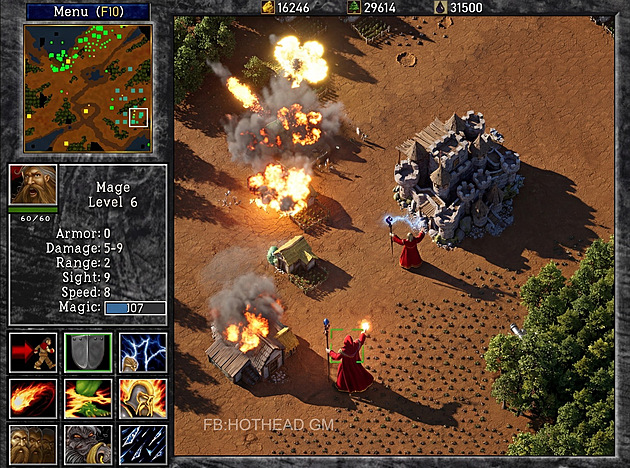The width and height of the screenshot is (630, 468).
Task: Use the Lightning attack icon
Action: pyautogui.click(x=143, y=352)
